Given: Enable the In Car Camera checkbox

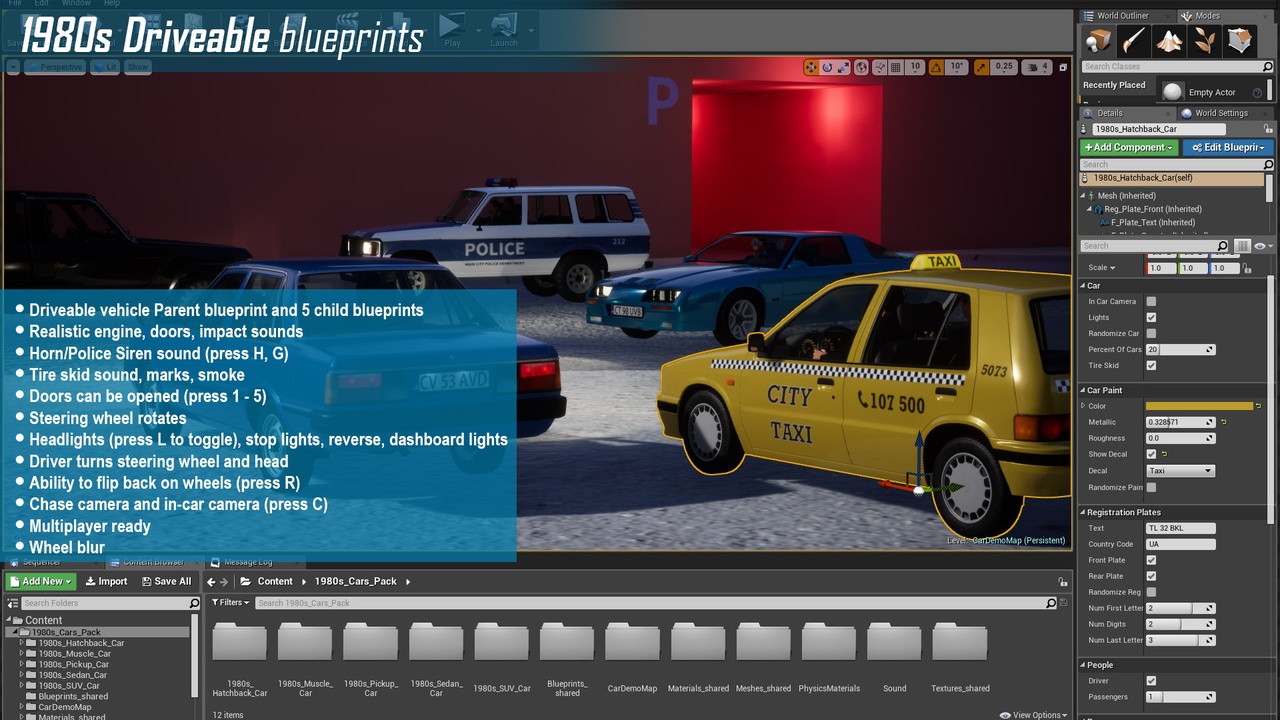Looking at the screenshot, I should [1151, 301].
